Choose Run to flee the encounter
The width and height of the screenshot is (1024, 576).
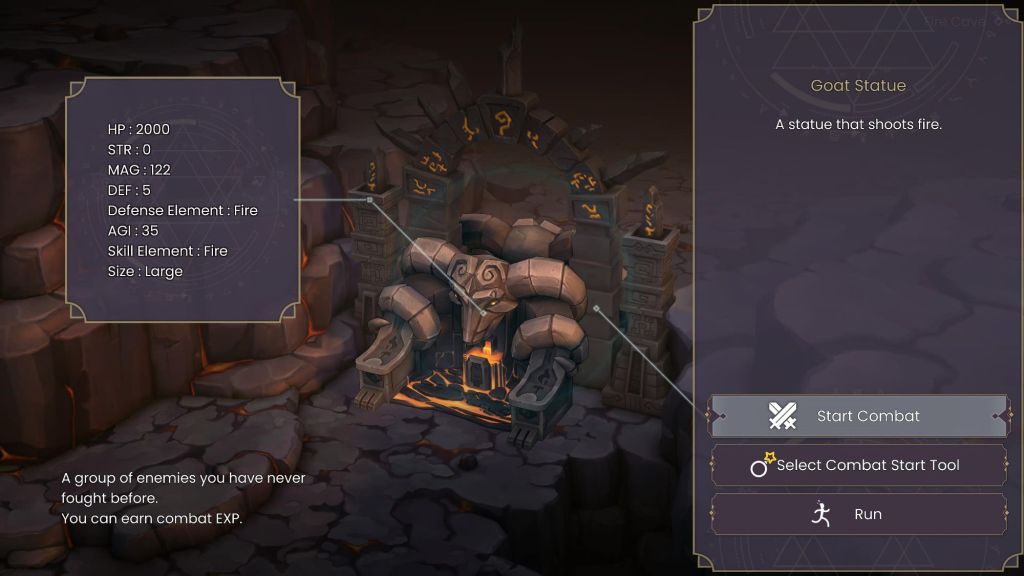(858, 514)
